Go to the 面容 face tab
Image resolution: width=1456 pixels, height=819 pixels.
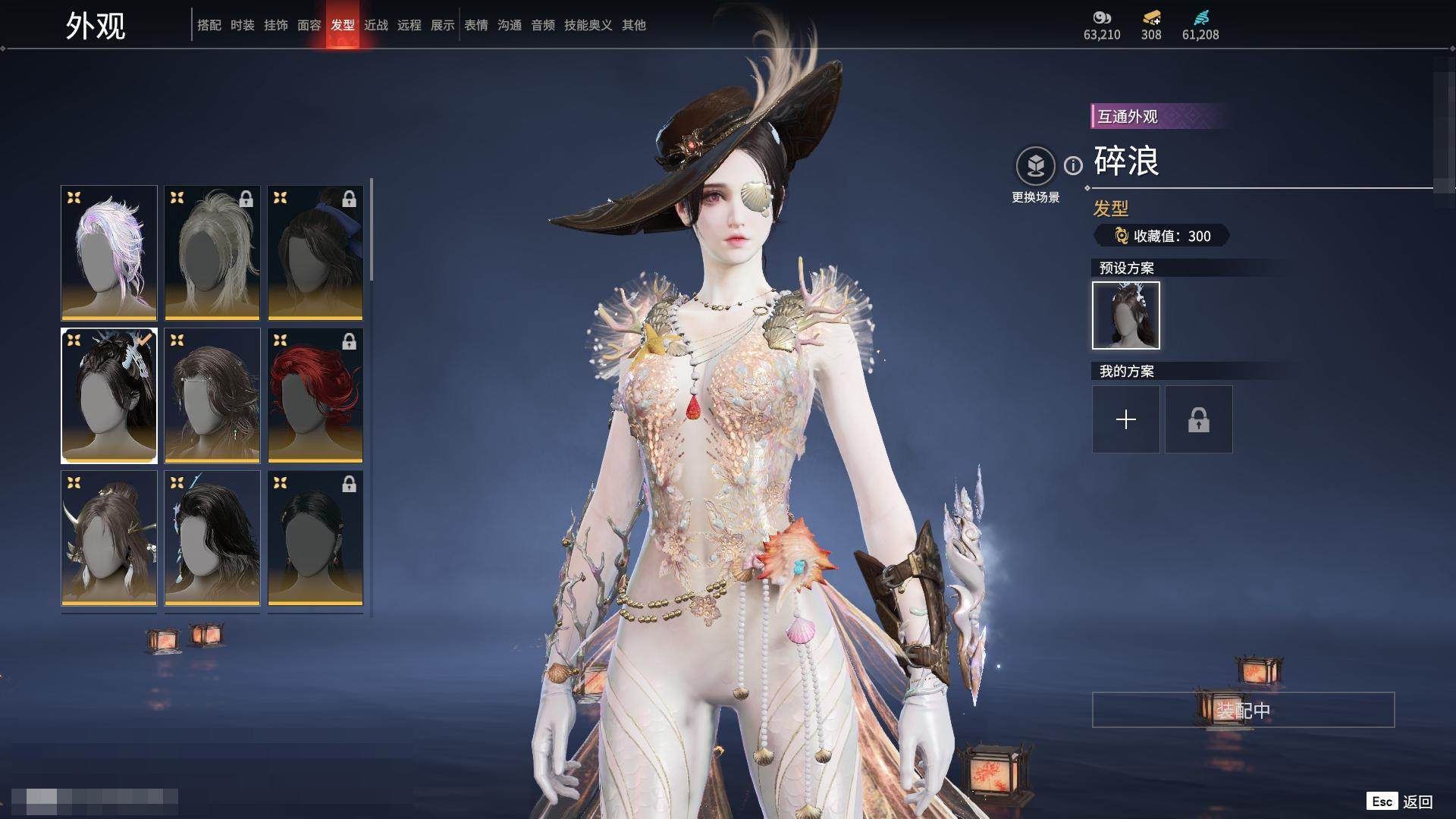[x=309, y=25]
